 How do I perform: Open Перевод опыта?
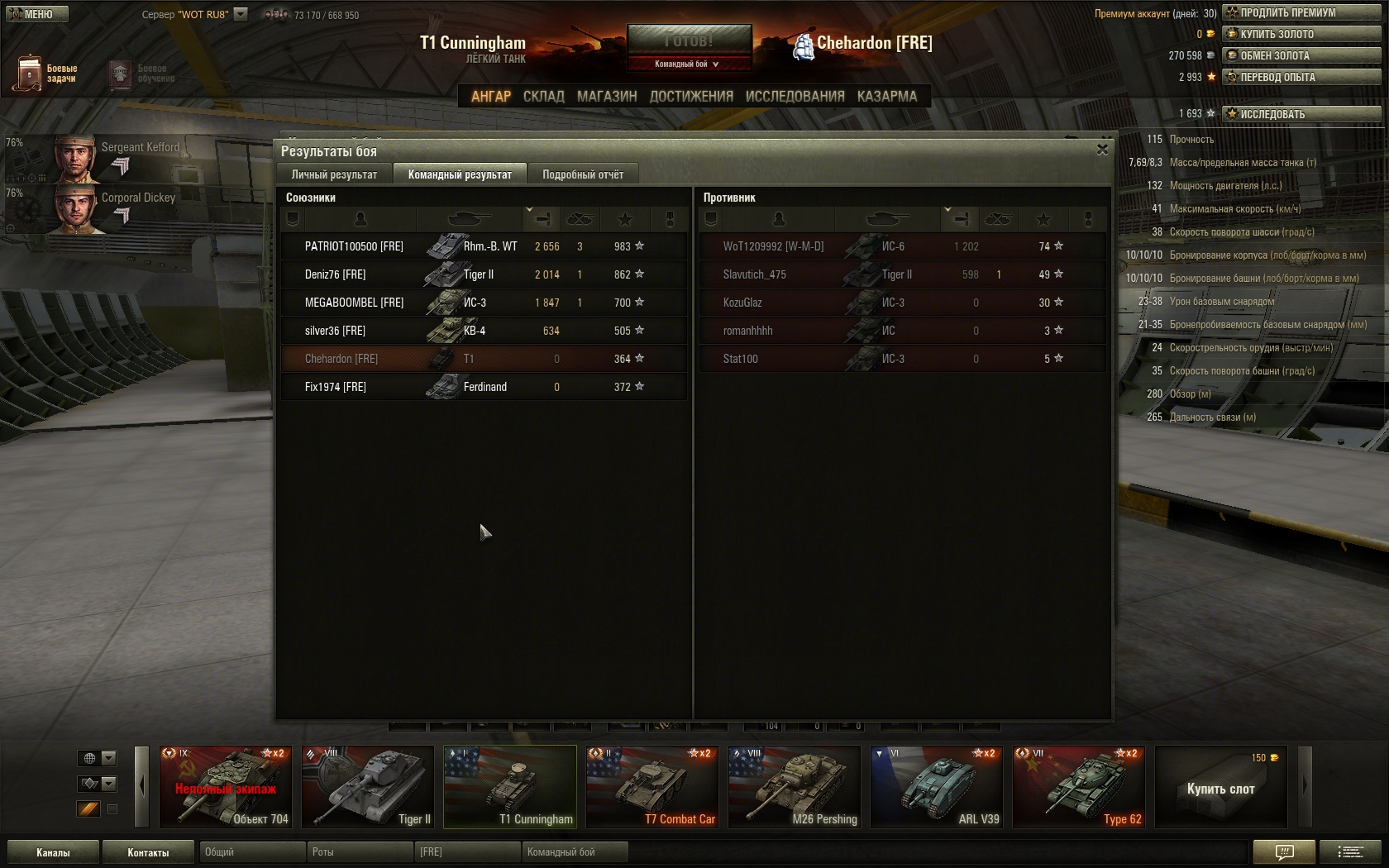tap(1301, 77)
